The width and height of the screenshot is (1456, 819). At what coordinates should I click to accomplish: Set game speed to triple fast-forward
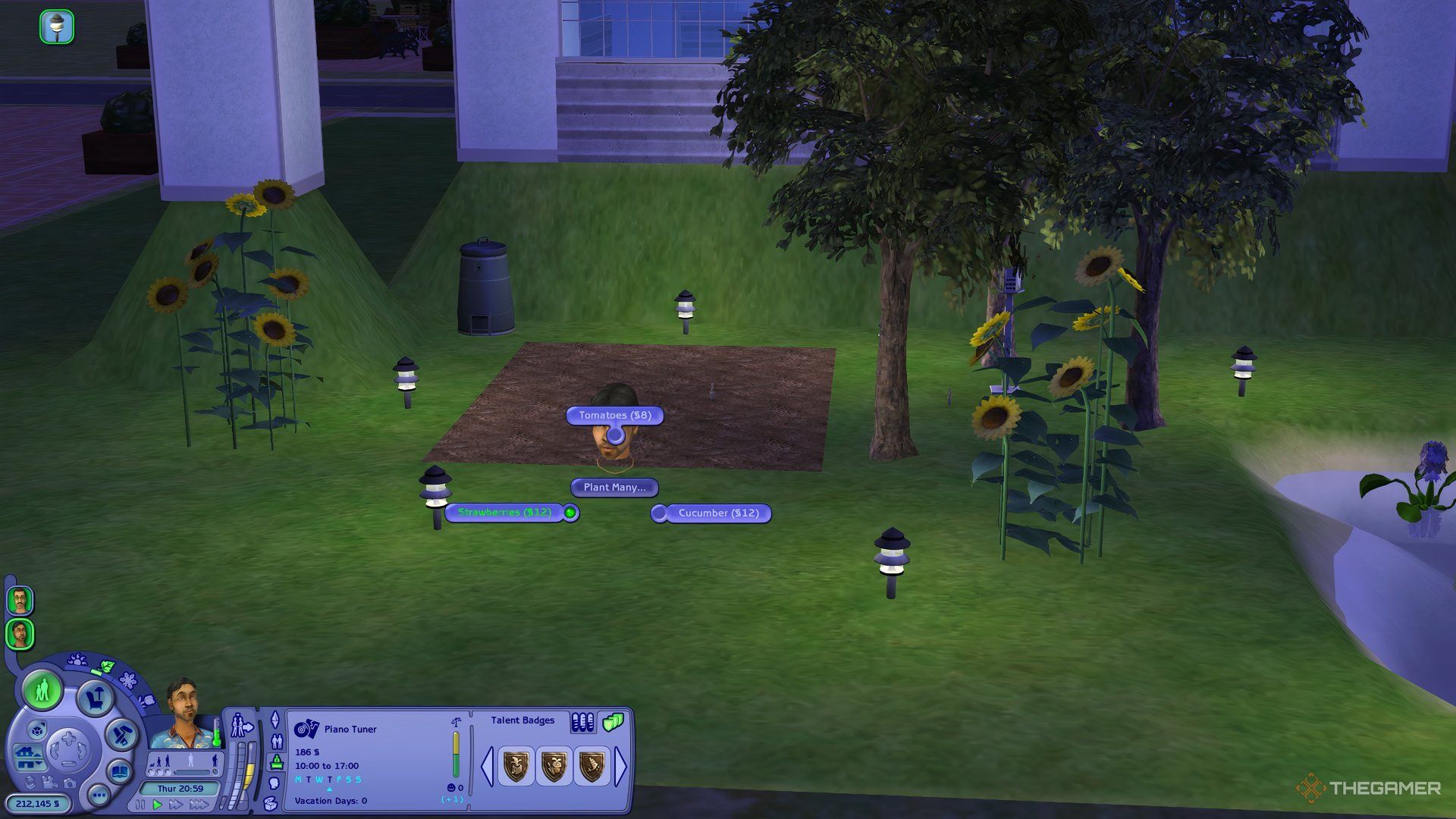click(199, 805)
